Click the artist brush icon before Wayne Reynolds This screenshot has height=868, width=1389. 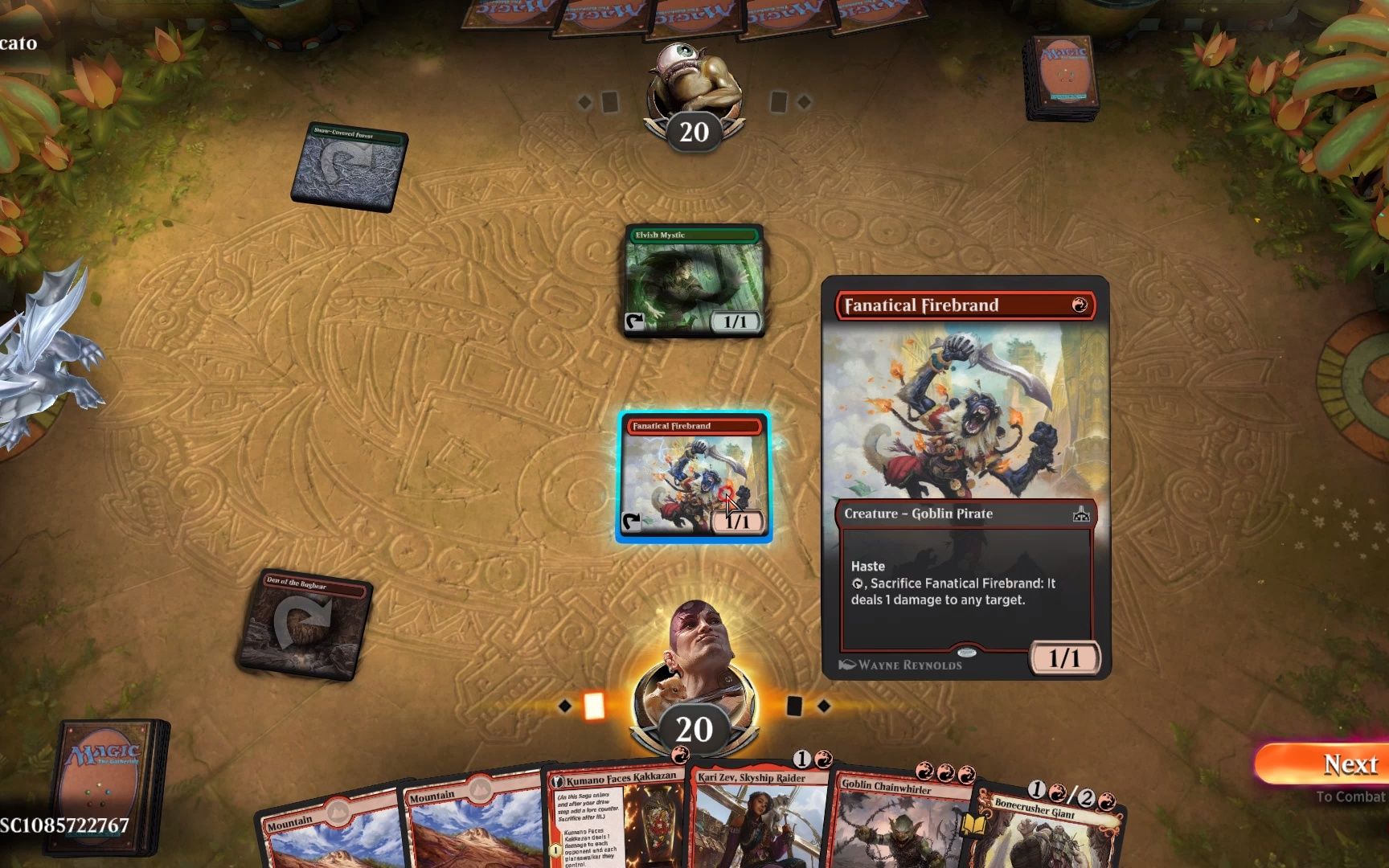click(848, 664)
